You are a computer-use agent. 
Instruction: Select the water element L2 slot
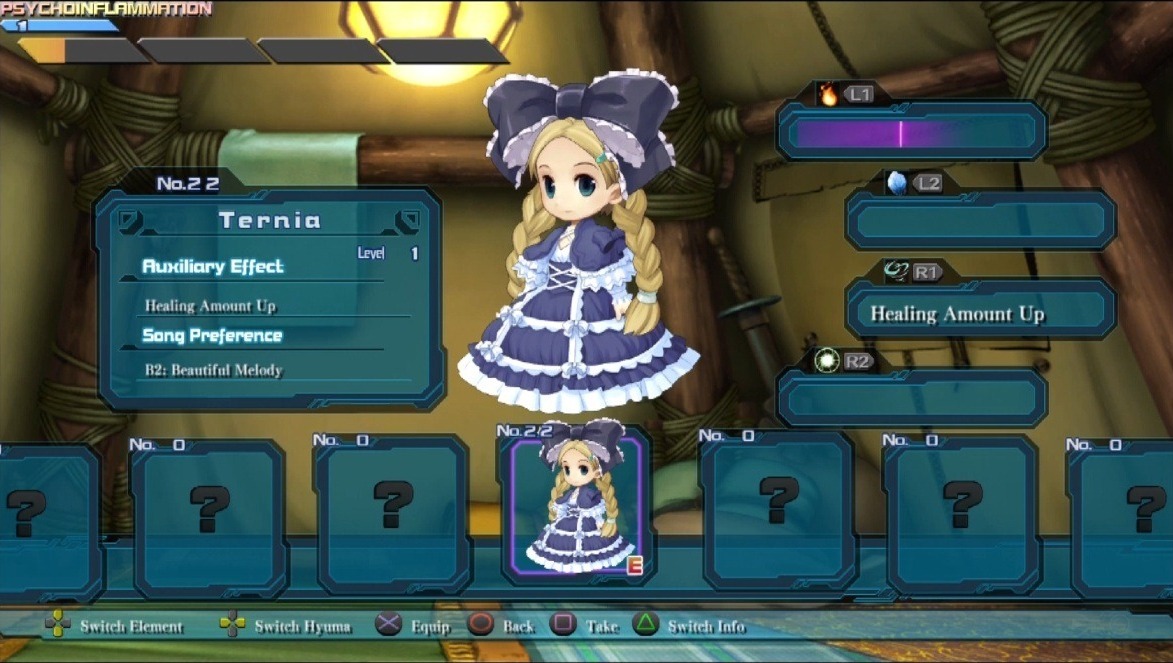pos(980,220)
